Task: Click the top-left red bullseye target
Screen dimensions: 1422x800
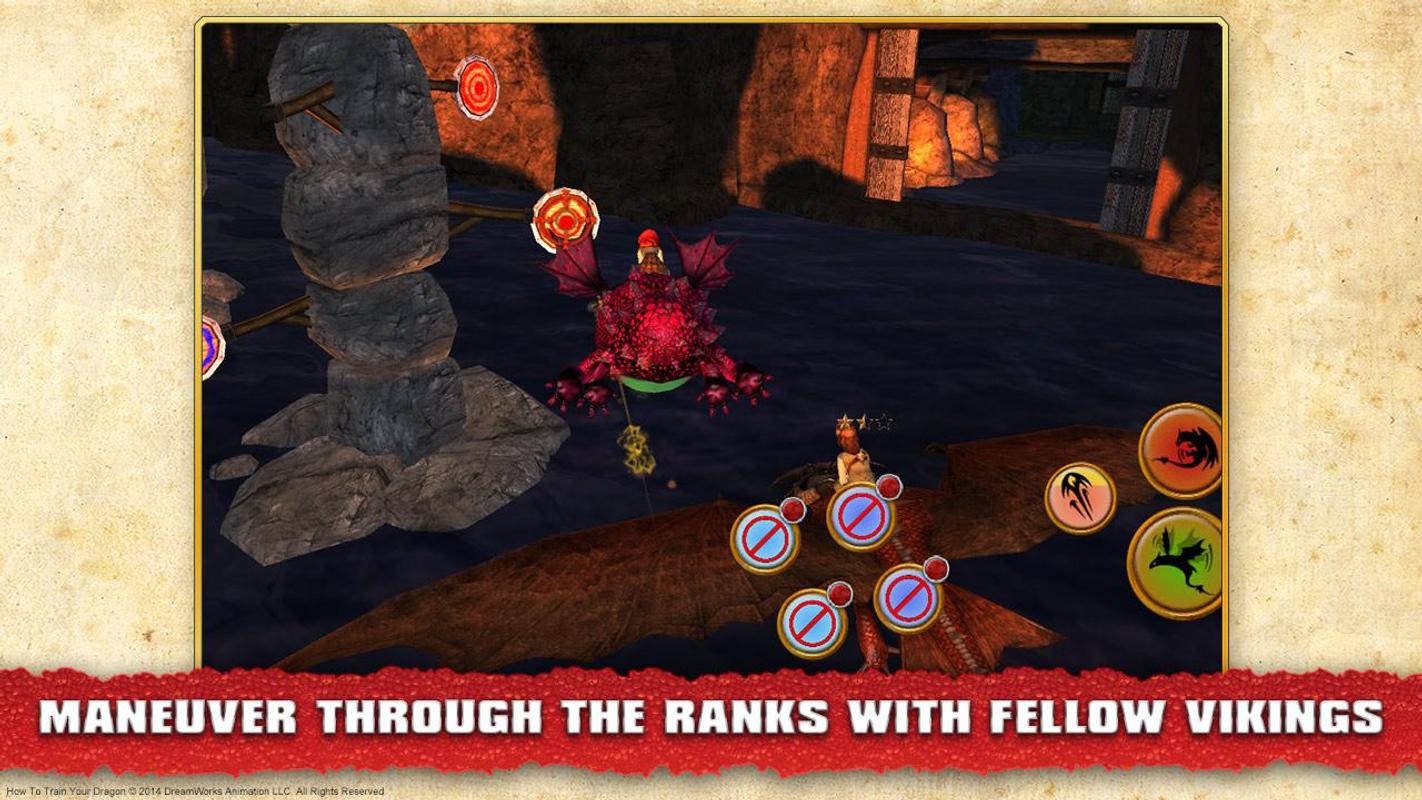Action: (x=477, y=87)
